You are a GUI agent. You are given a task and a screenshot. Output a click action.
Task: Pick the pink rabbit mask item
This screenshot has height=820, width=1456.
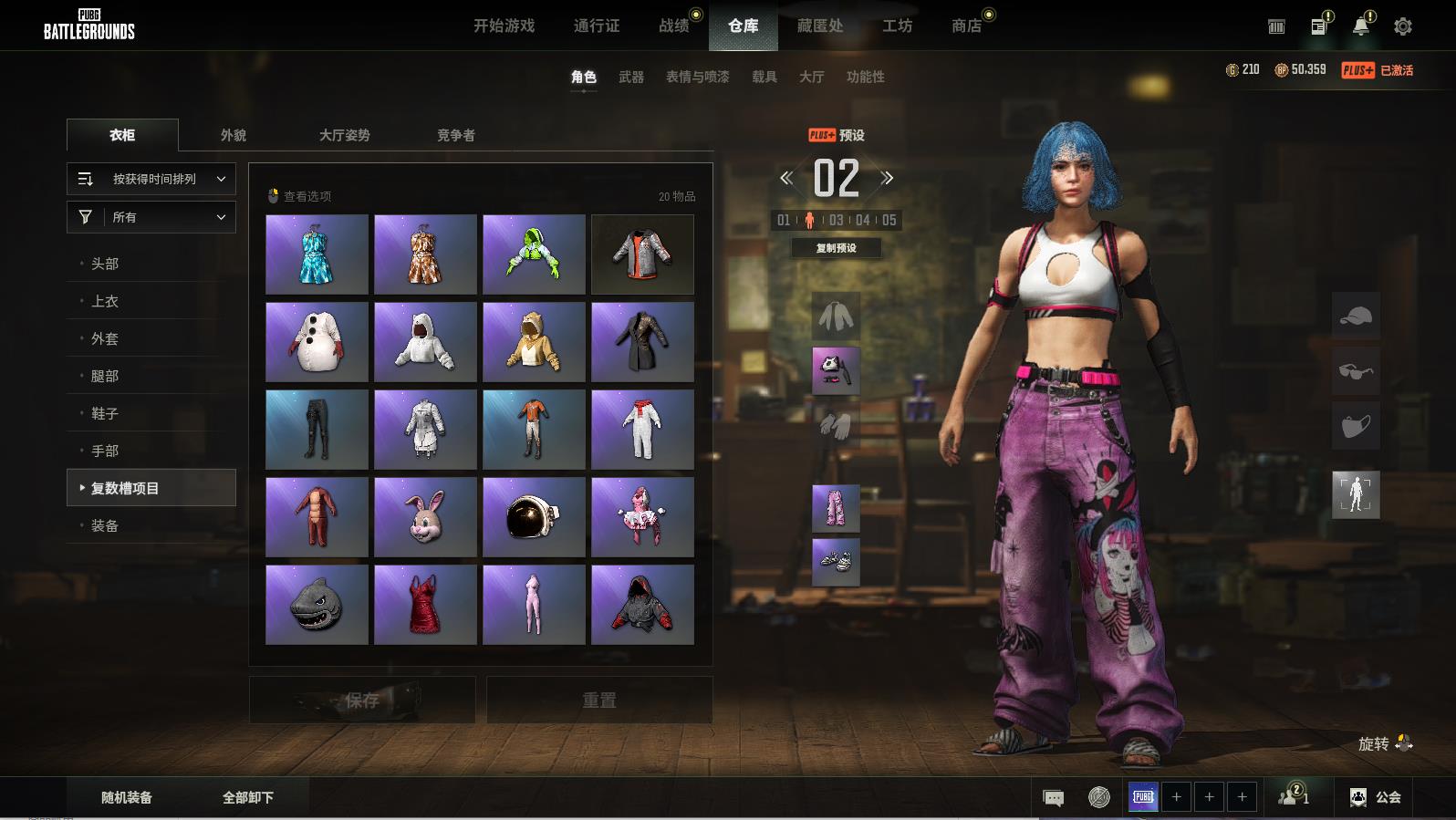point(425,517)
